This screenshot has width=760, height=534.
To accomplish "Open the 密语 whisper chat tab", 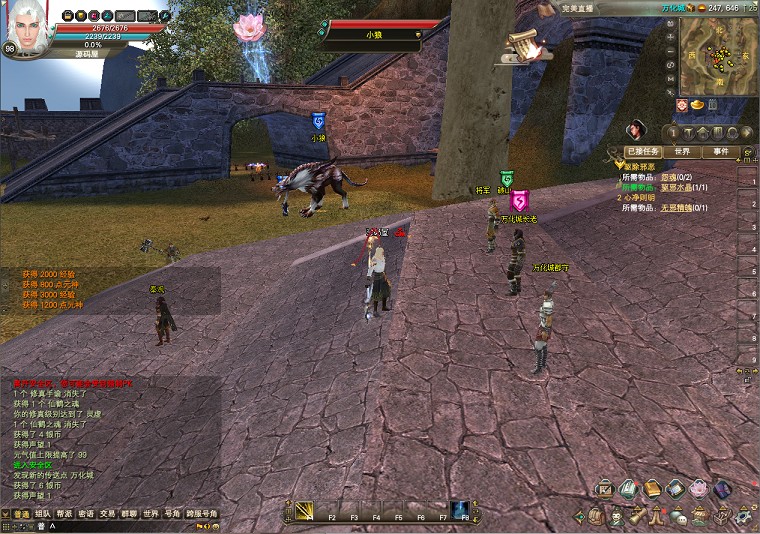I will click(x=86, y=513).
